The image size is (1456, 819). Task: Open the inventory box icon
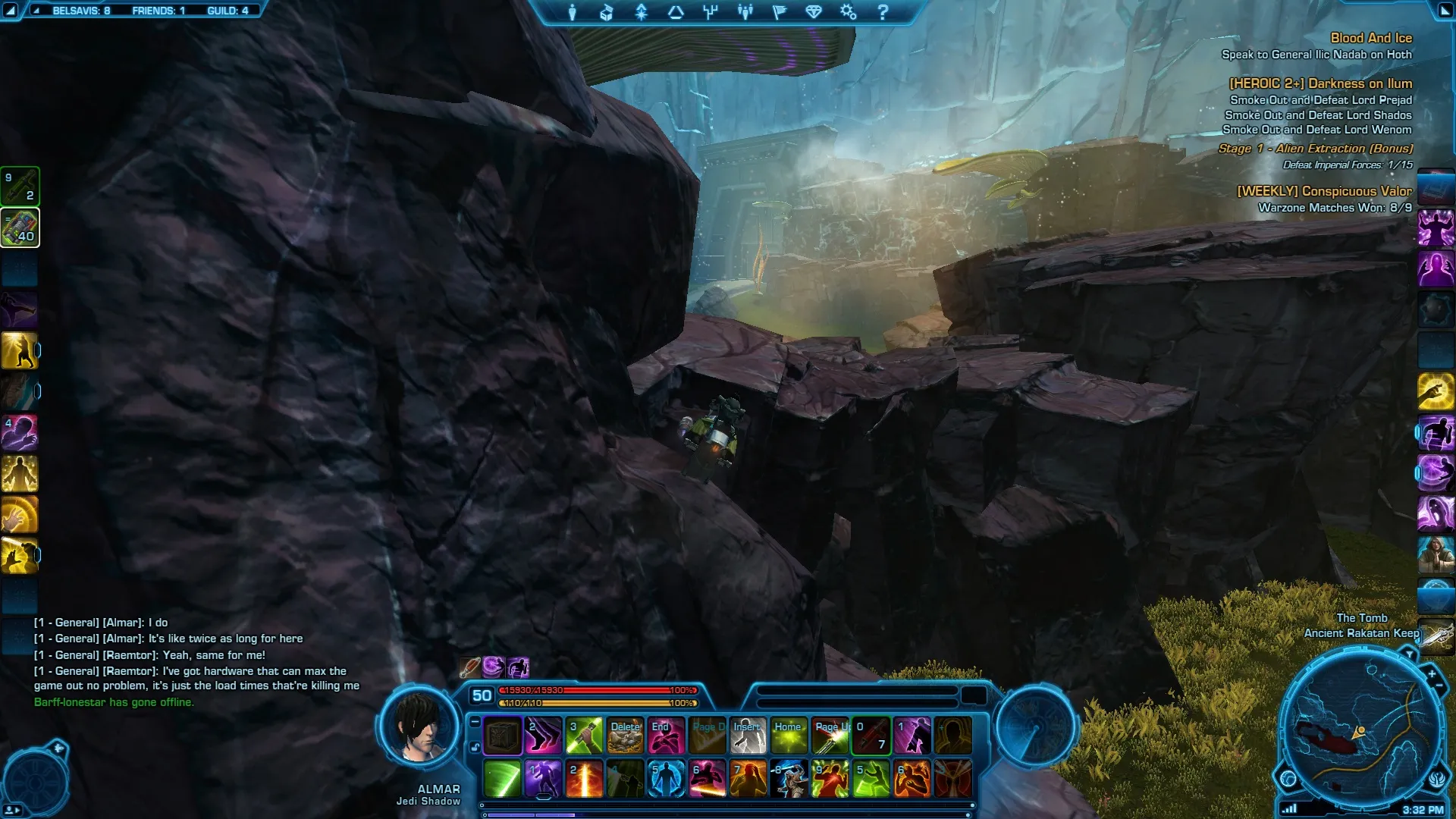(606, 12)
